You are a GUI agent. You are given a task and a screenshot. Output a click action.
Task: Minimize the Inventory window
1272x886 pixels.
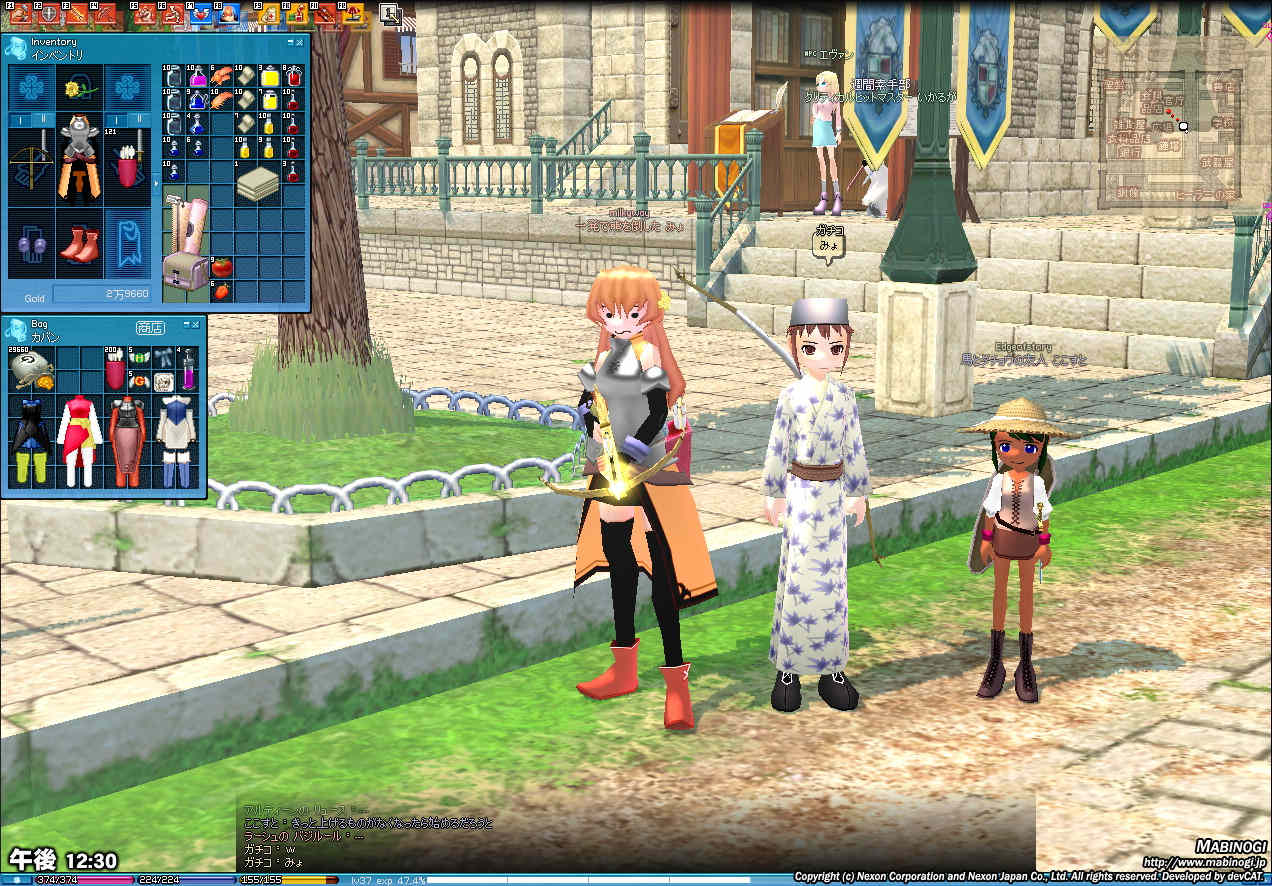click(291, 43)
